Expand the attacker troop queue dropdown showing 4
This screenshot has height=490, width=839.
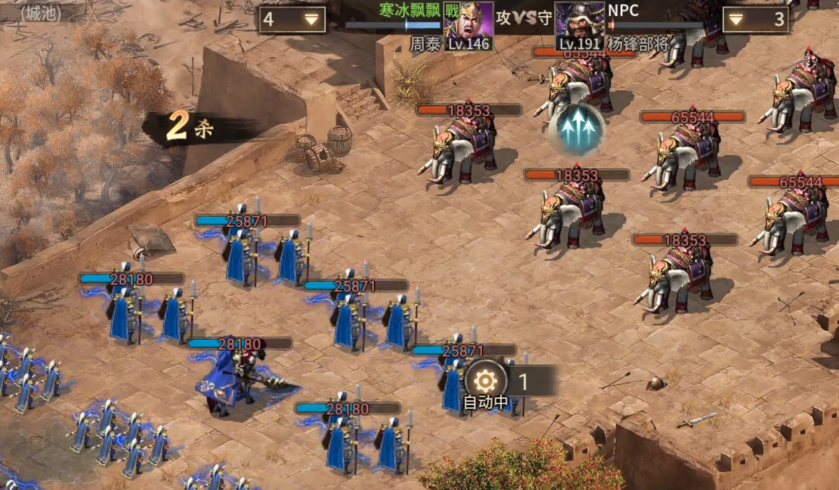pyautogui.click(x=292, y=19)
